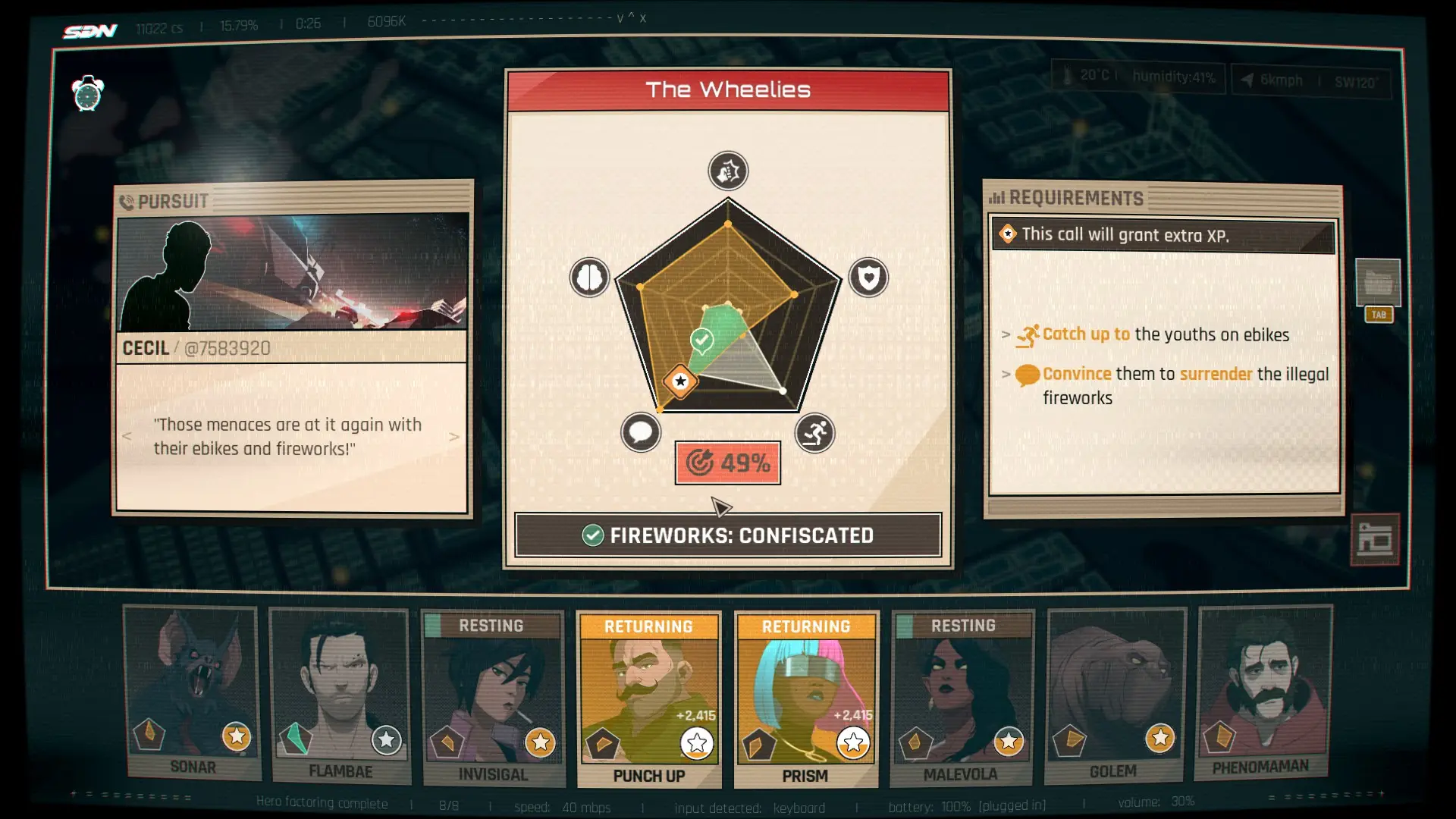Select the Sonar hero card
This screenshot has height=819, width=1456.
pyautogui.click(x=193, y=692)
